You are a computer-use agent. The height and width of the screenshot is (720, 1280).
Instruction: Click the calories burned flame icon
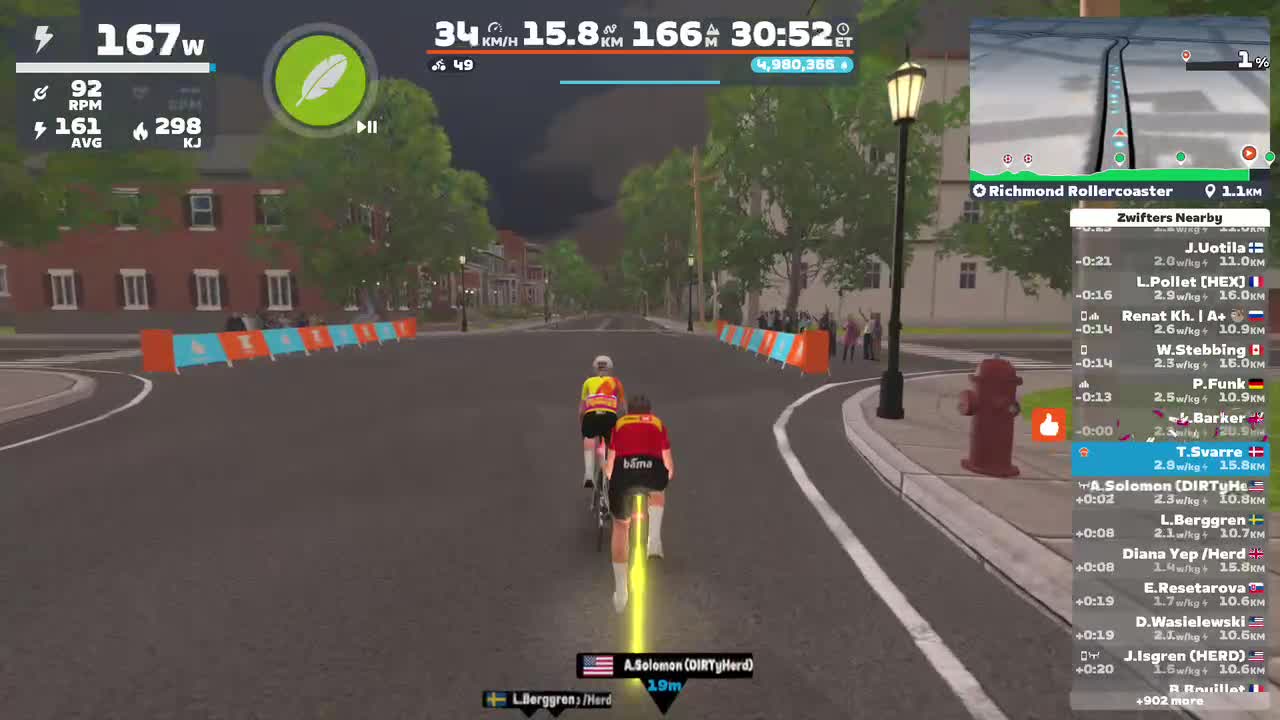click(x=139, y=129)
